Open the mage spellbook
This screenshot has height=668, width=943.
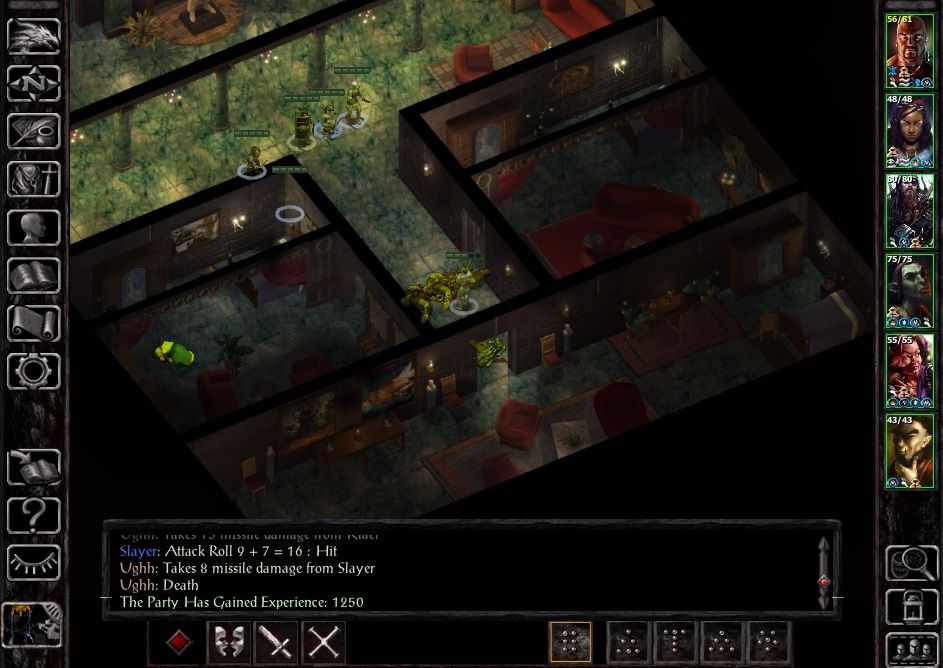coord(34,275)
